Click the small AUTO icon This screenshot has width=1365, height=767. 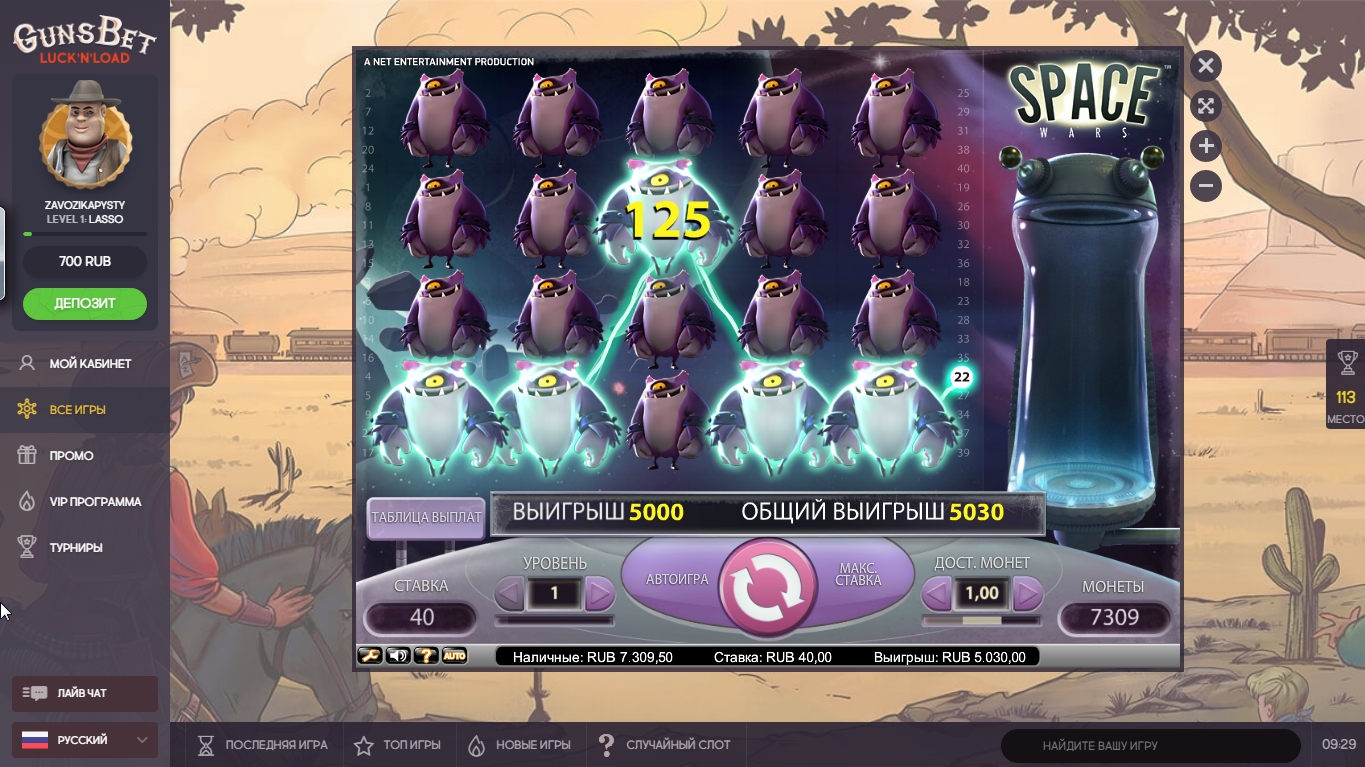(x=454, y=656)
